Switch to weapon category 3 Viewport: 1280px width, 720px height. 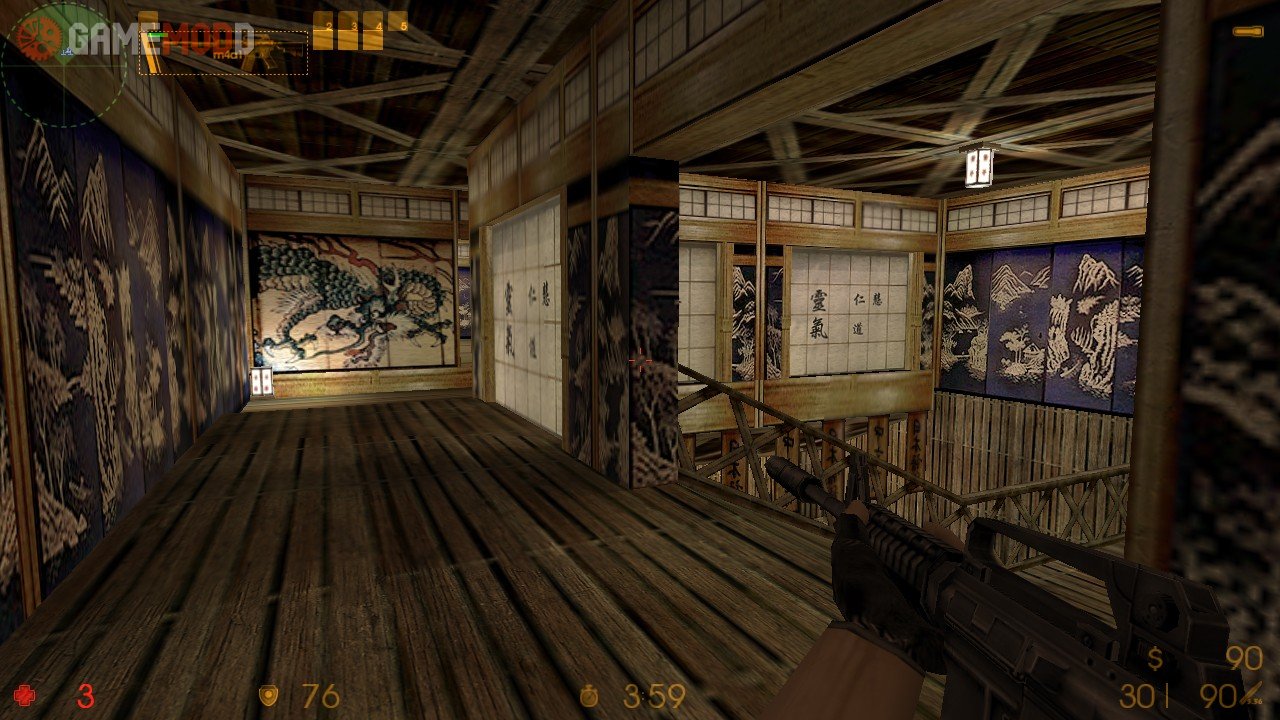coord(348,30)
